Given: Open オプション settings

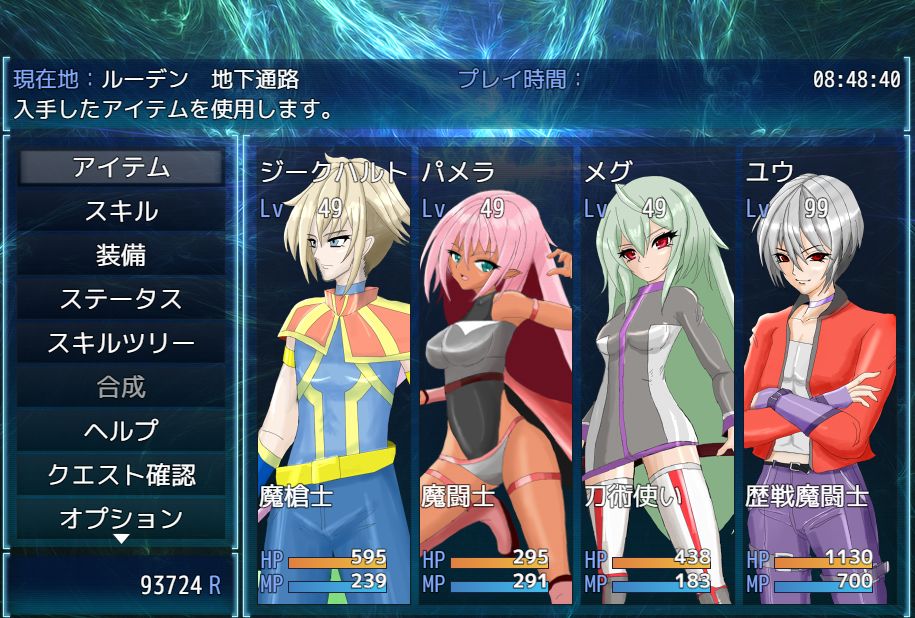Looking at the screenshot, I should pyautogui.click(x=121, y=518).
